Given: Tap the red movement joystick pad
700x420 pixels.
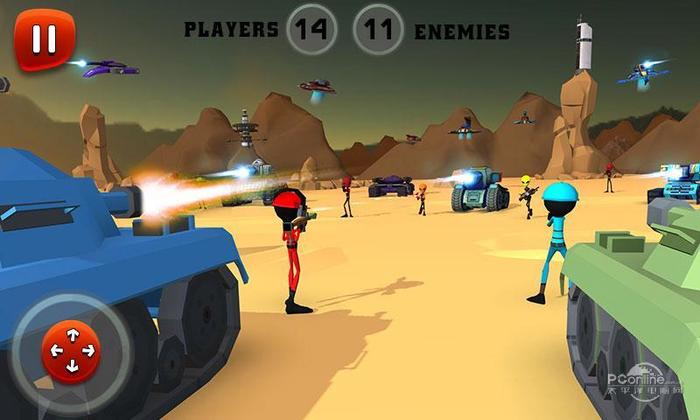Looking at the screenshot, I should (71, 351).
